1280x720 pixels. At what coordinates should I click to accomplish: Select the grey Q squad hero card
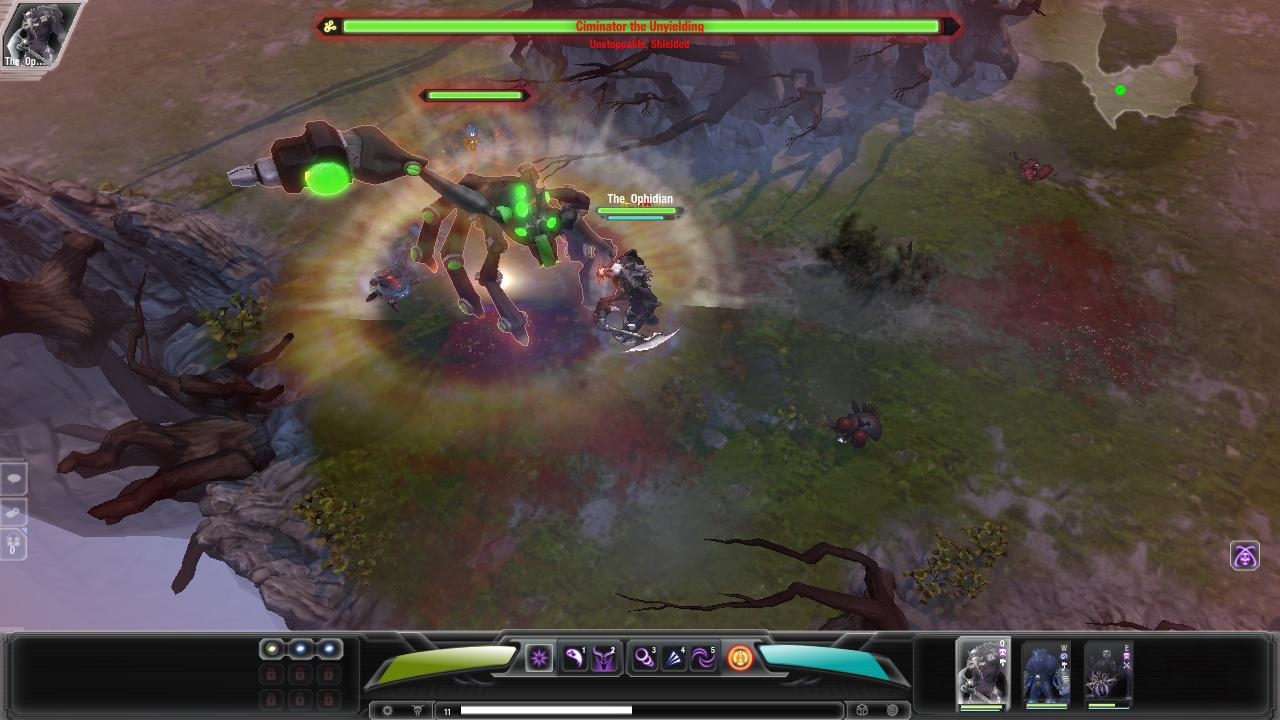(983, 672)
